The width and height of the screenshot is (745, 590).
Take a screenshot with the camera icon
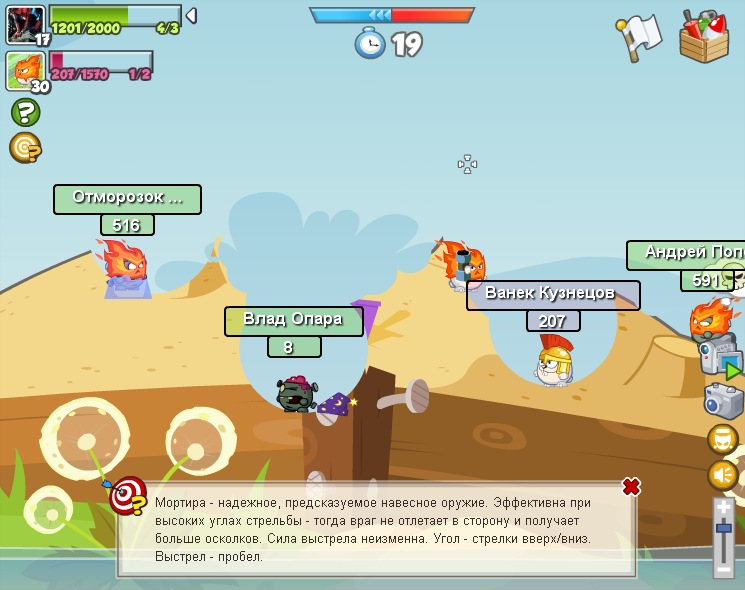[x=723, y=401]
